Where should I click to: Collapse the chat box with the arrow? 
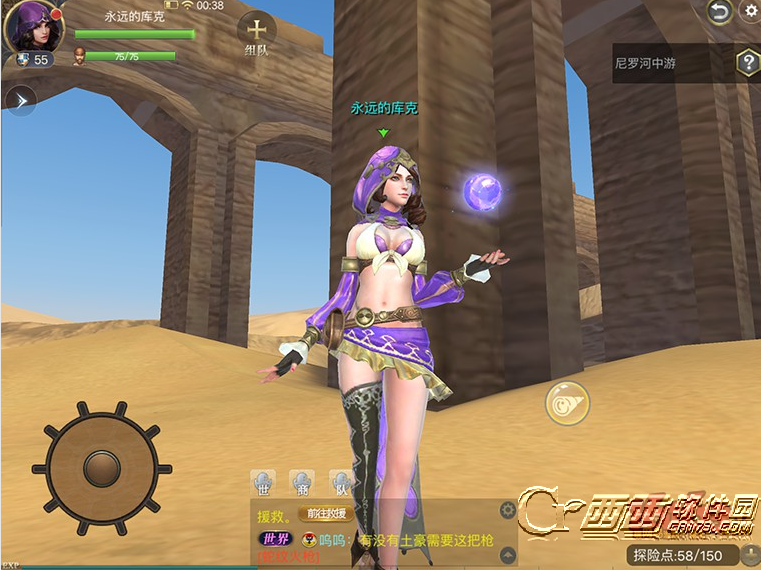pyautogui.click(x=508, y=554)
